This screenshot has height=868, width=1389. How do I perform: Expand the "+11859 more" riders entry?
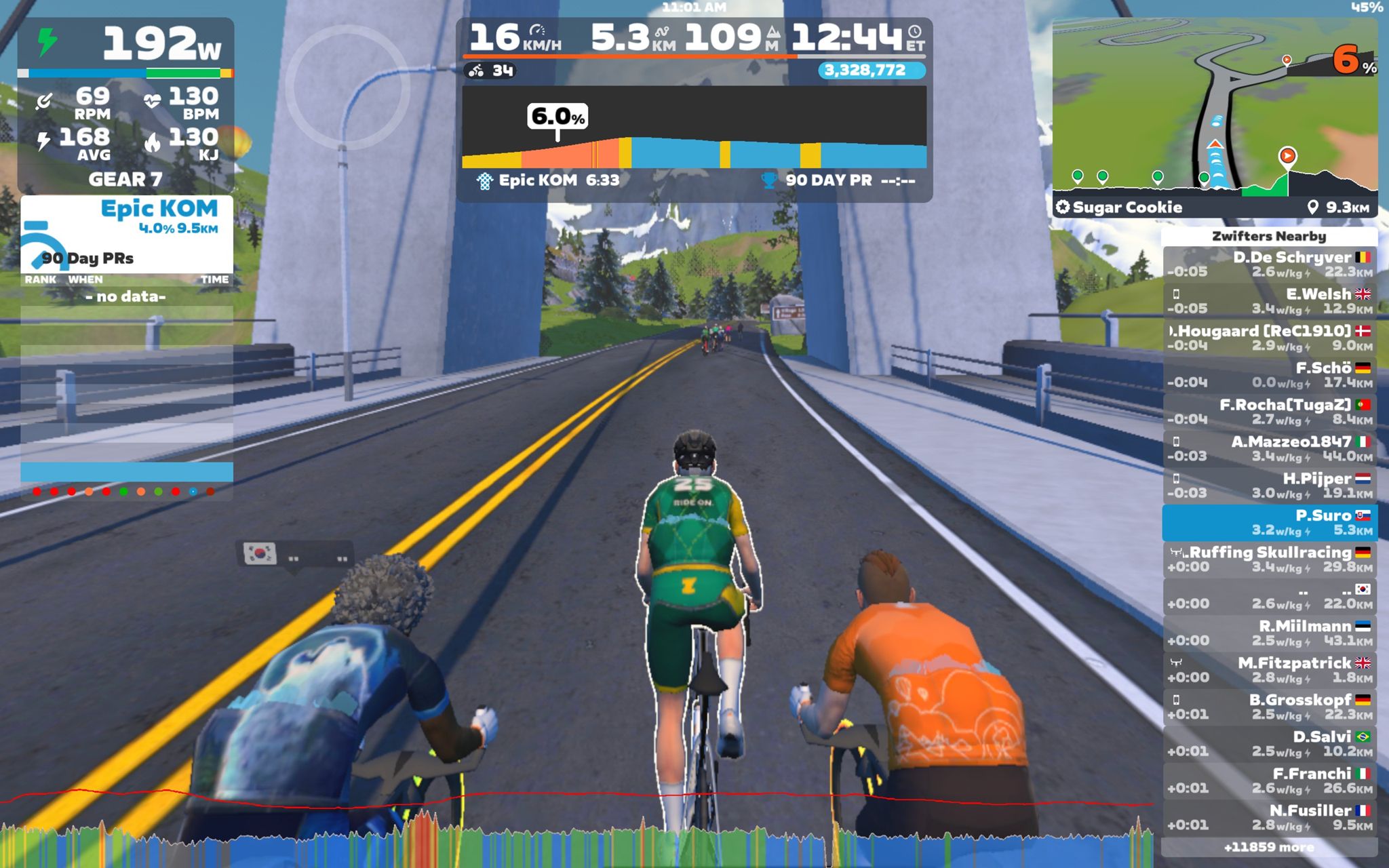tap(1269, 847)
